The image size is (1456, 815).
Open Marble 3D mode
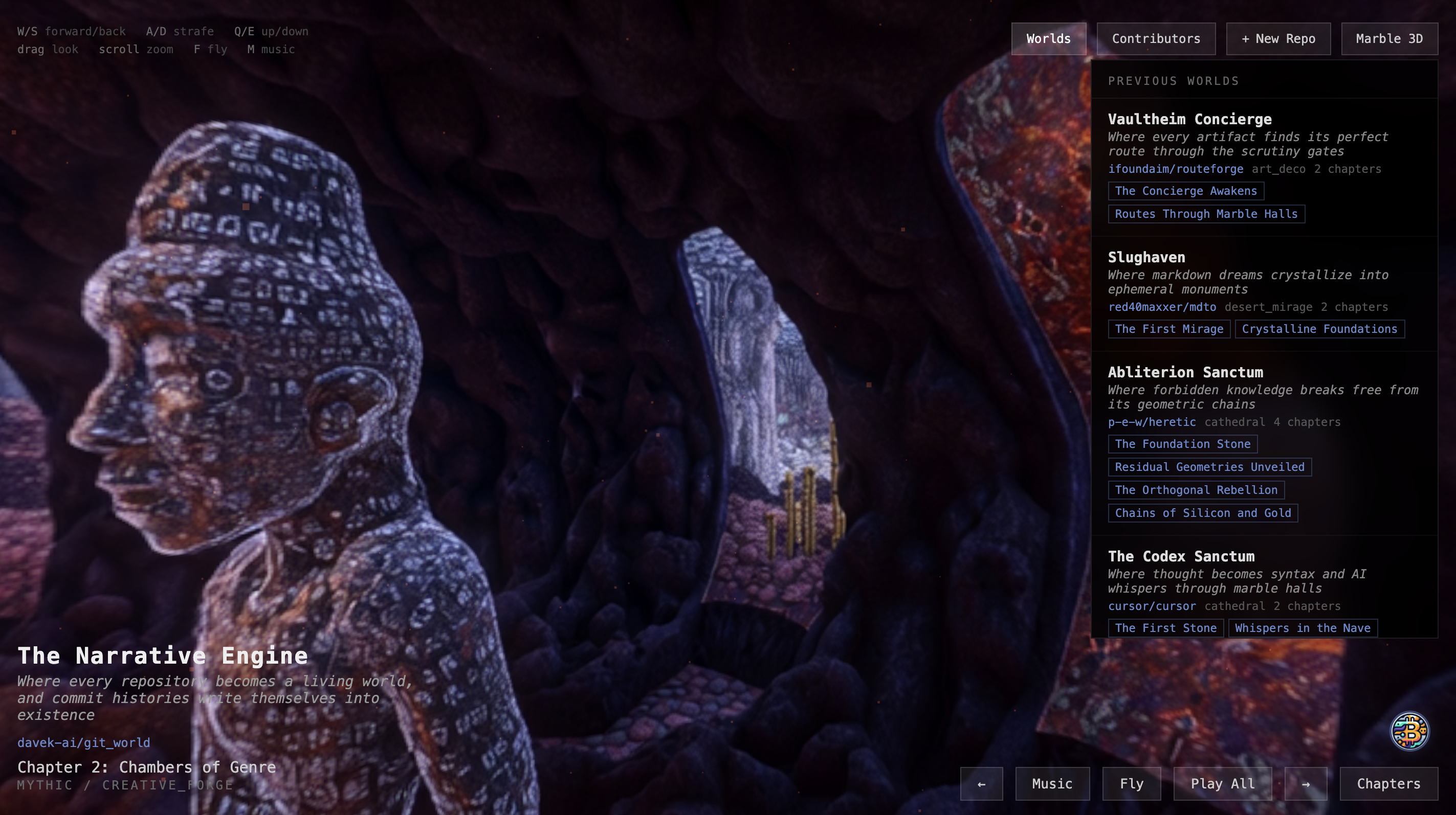click(1389, 39)
